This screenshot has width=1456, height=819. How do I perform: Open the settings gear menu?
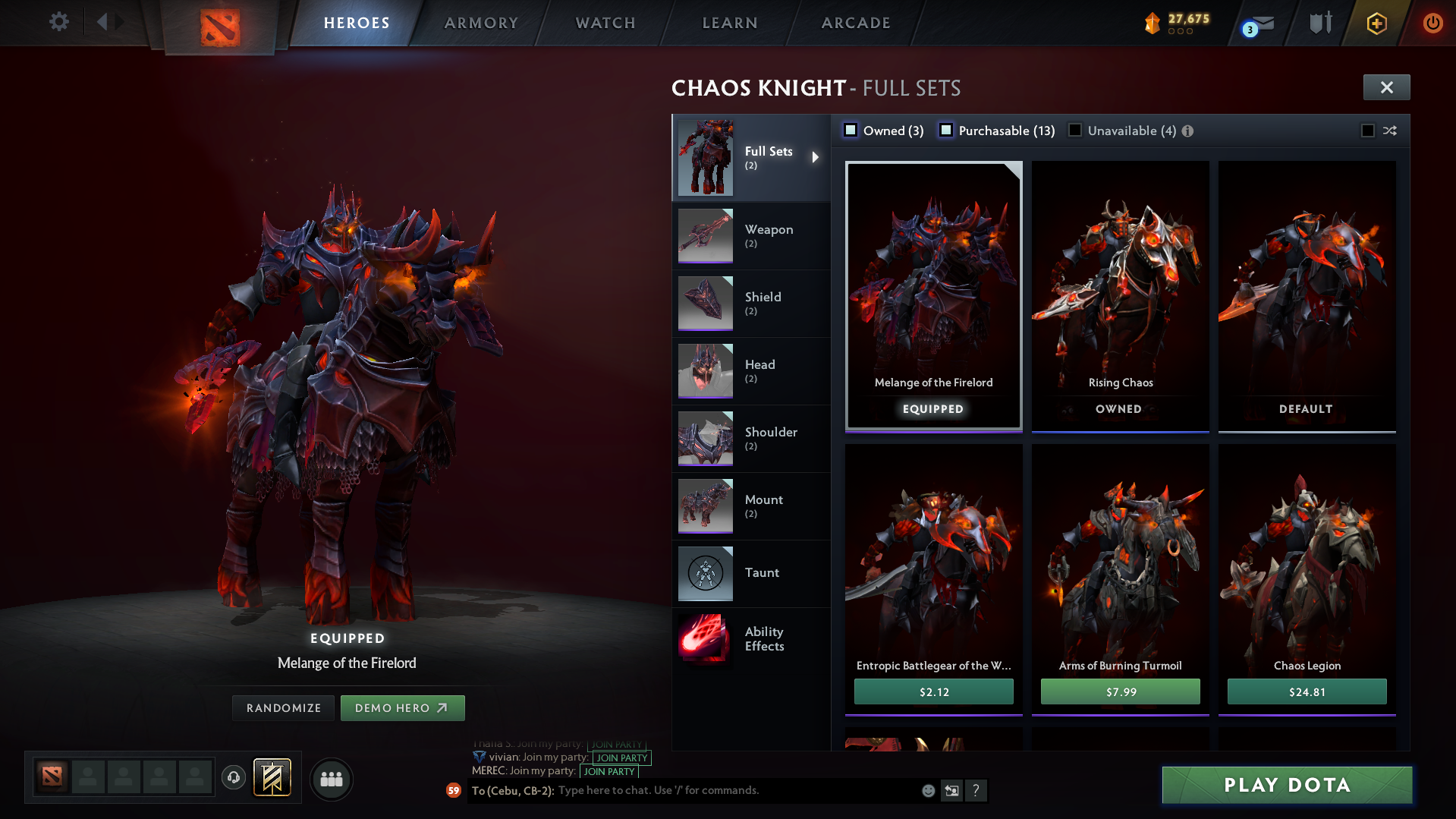pyautogui.click(x=58, y=22)
